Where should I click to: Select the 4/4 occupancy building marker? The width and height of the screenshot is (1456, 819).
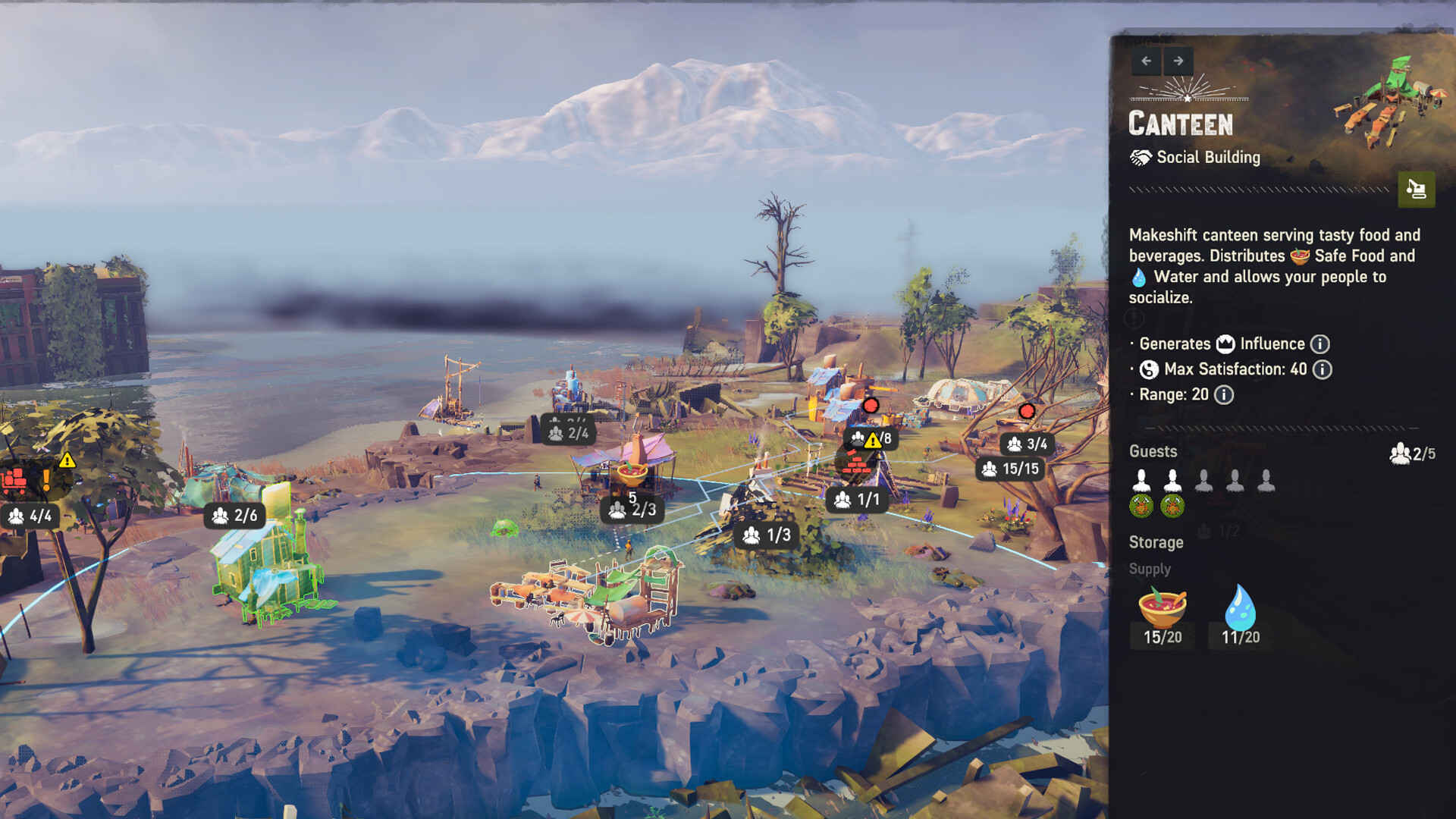click(x=30, y=516)
